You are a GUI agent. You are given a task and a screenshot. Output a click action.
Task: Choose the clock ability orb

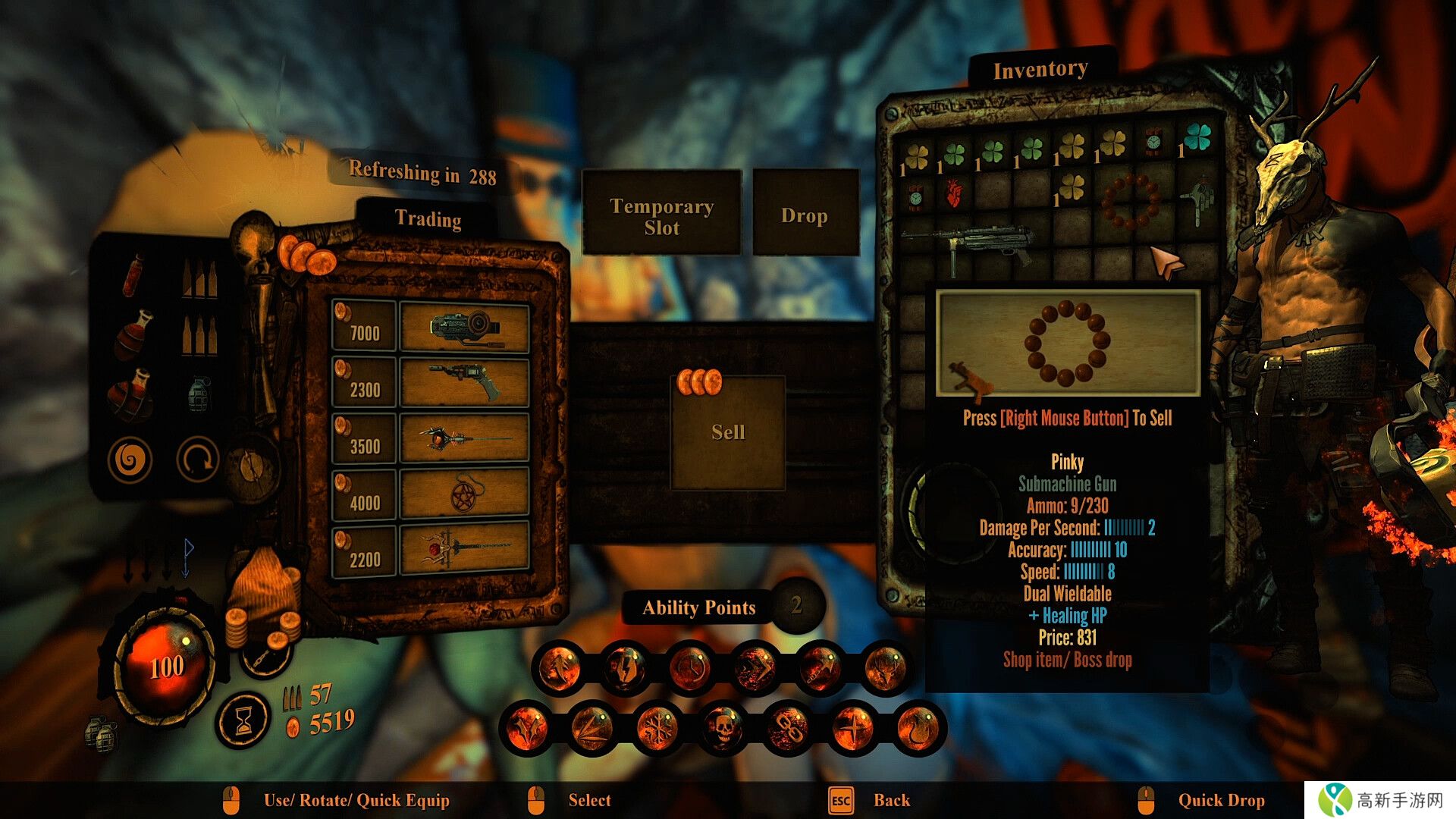coord(689,668)
